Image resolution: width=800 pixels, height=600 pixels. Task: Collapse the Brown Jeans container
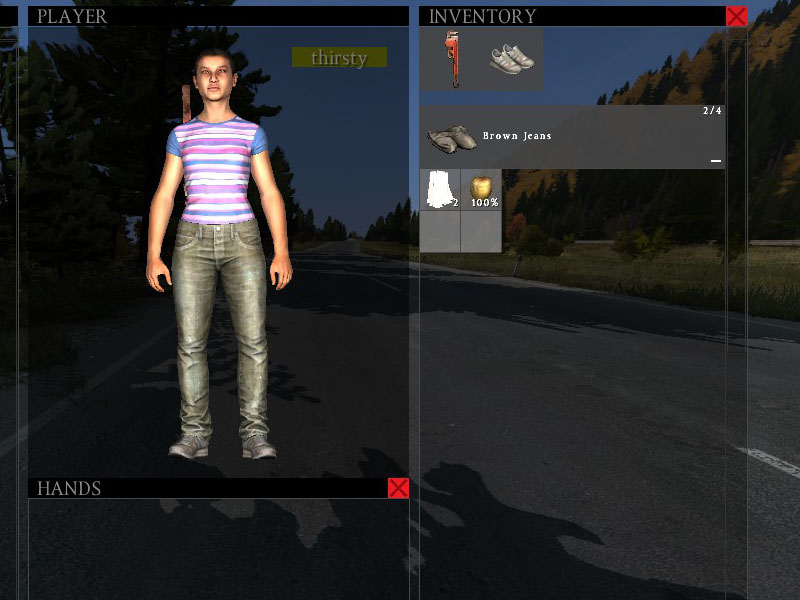point(715,160)
